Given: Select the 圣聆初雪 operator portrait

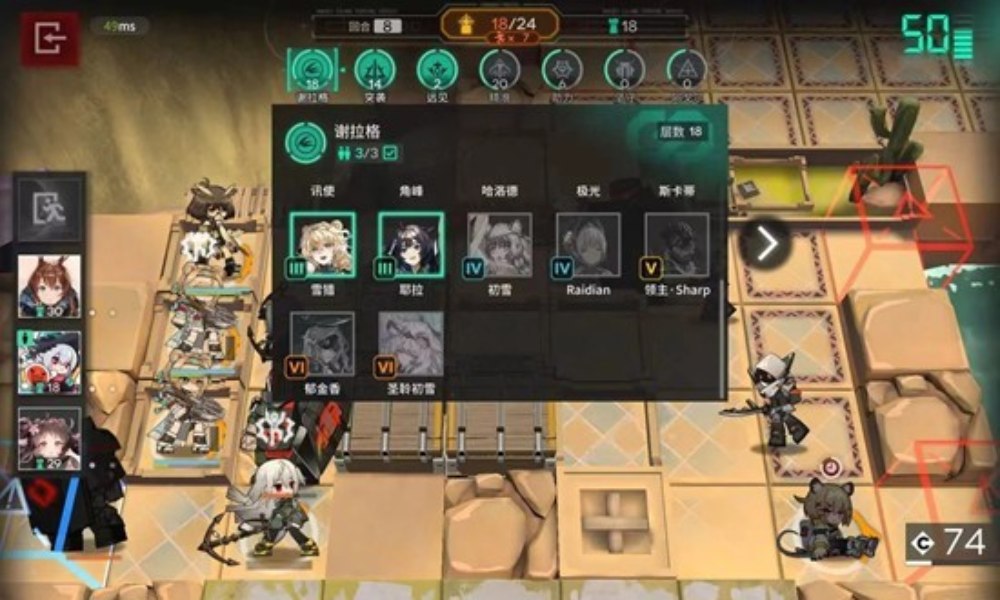Looking at the screenshot, I should pos(410,344).
